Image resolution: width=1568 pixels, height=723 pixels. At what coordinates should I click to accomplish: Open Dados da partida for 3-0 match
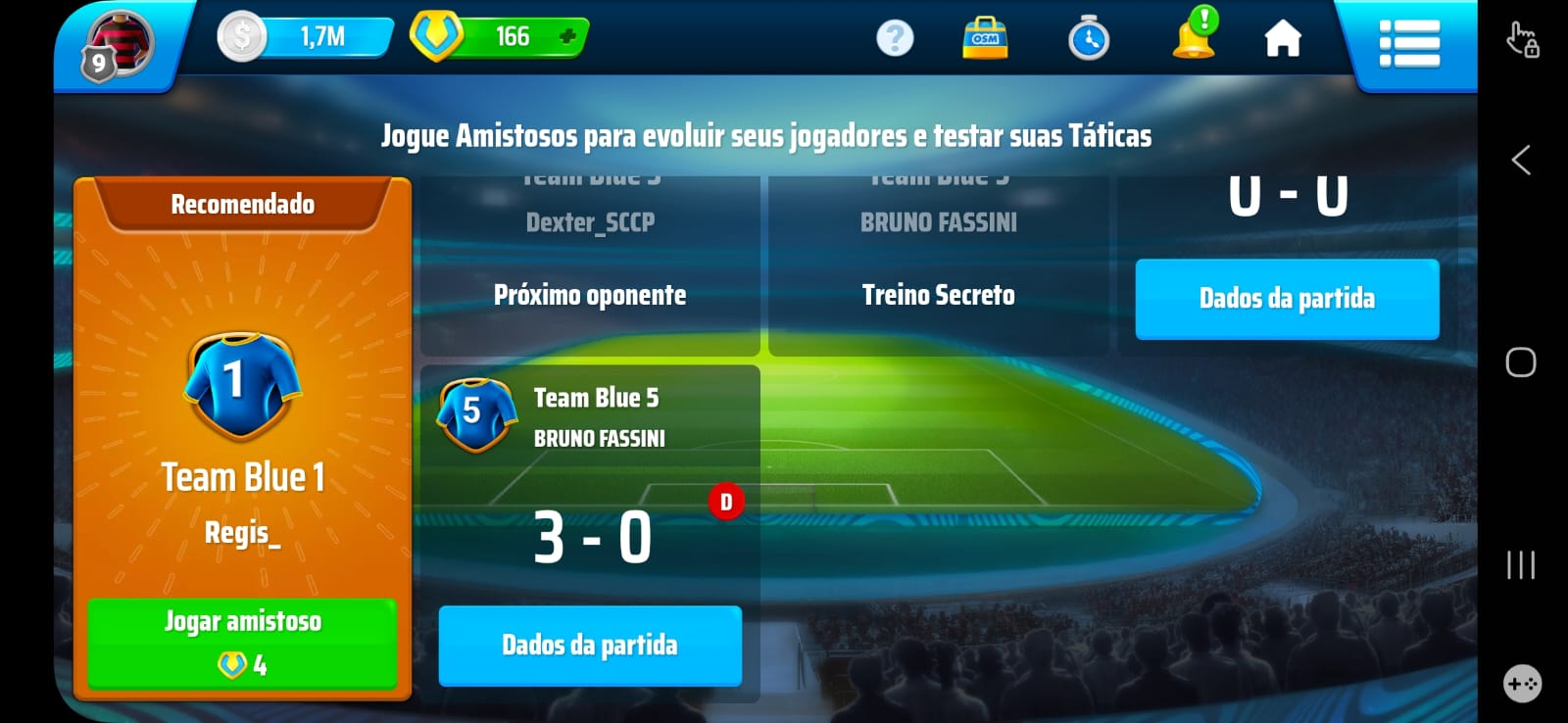pos(590,645)
